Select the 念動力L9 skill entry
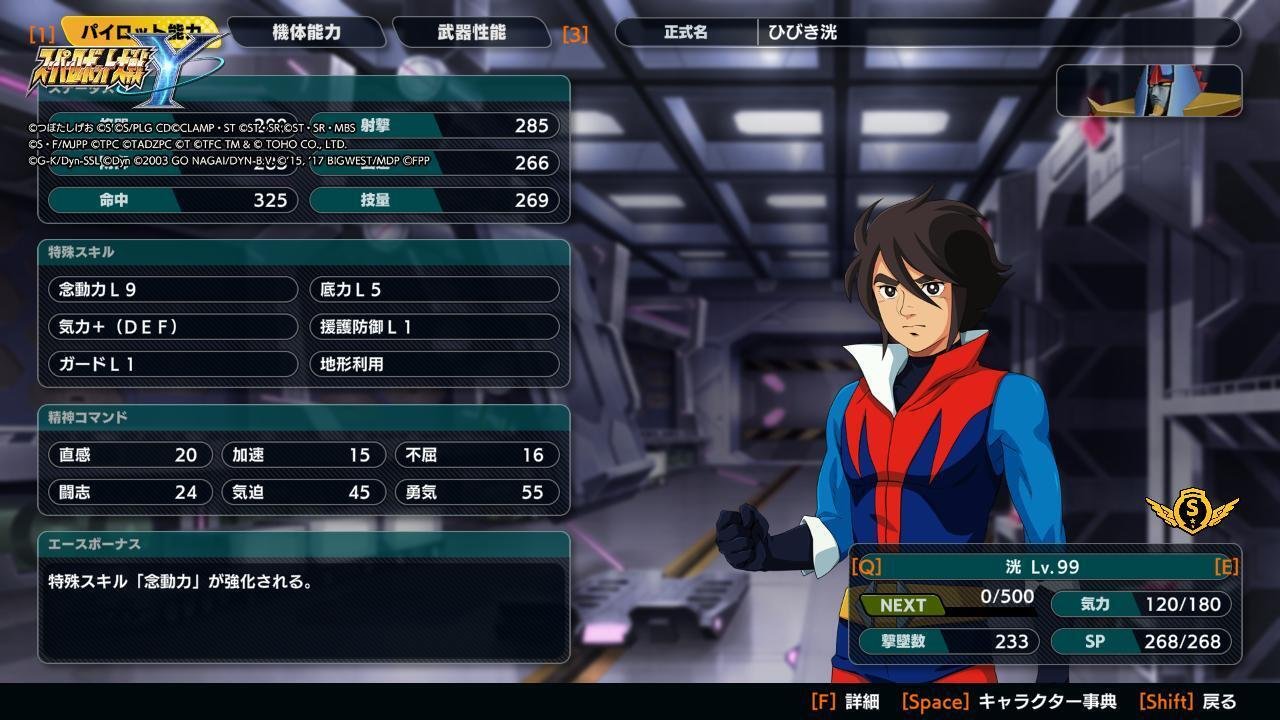The height and width of the screenshot is (720, 1280). [x=173, y=290]
